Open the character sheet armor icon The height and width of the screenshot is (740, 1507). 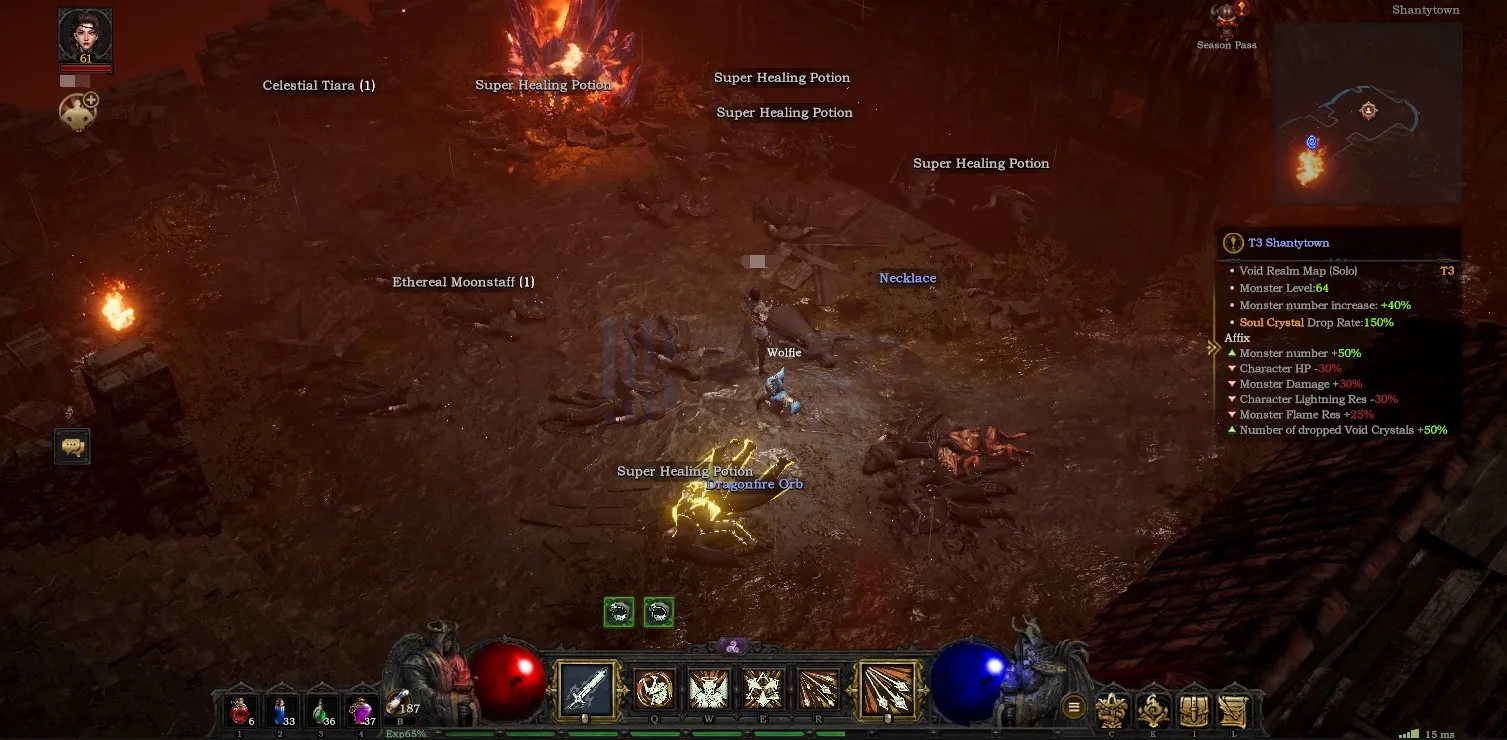tap(1112, 710)
